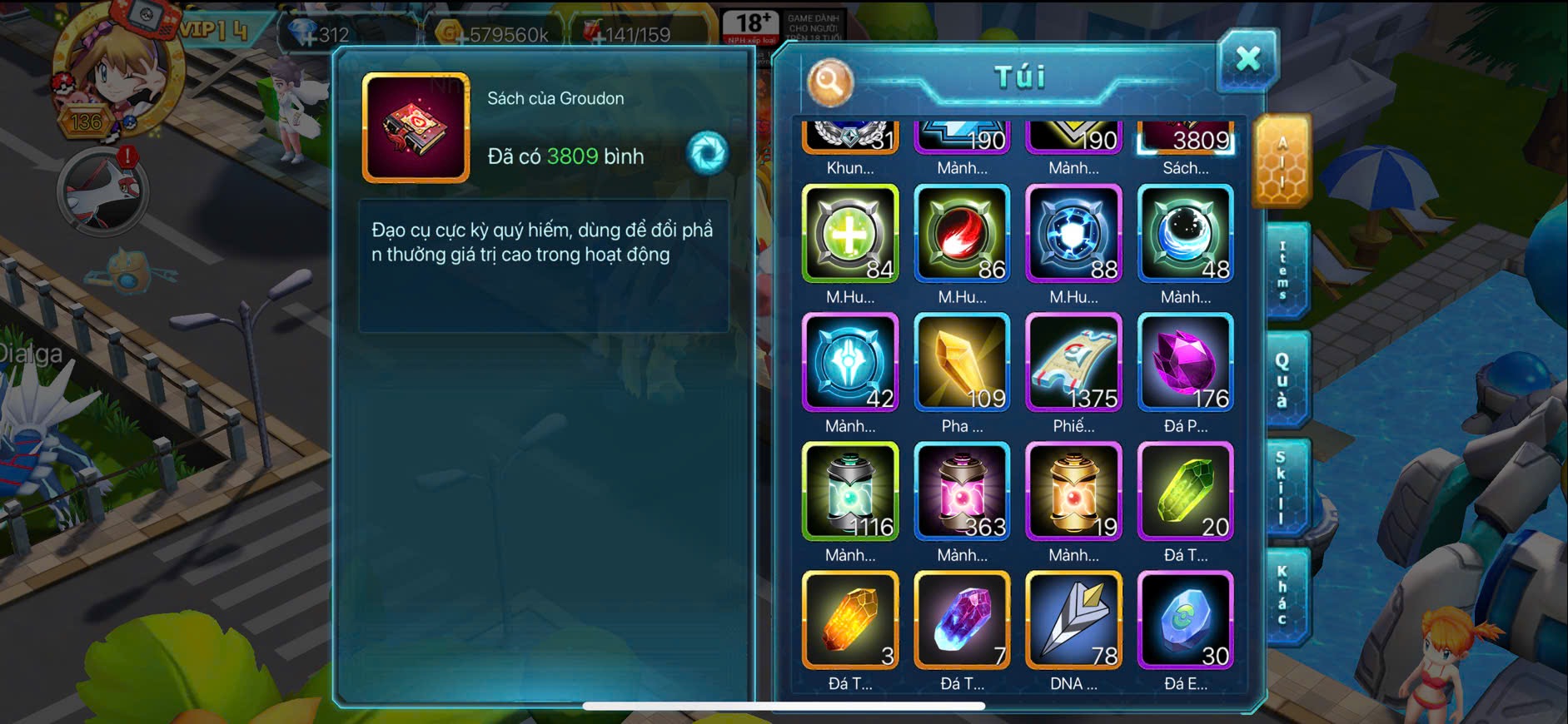
Task: Choose the DNA arrowhead item with 78
Action: tap(1073, 621)
